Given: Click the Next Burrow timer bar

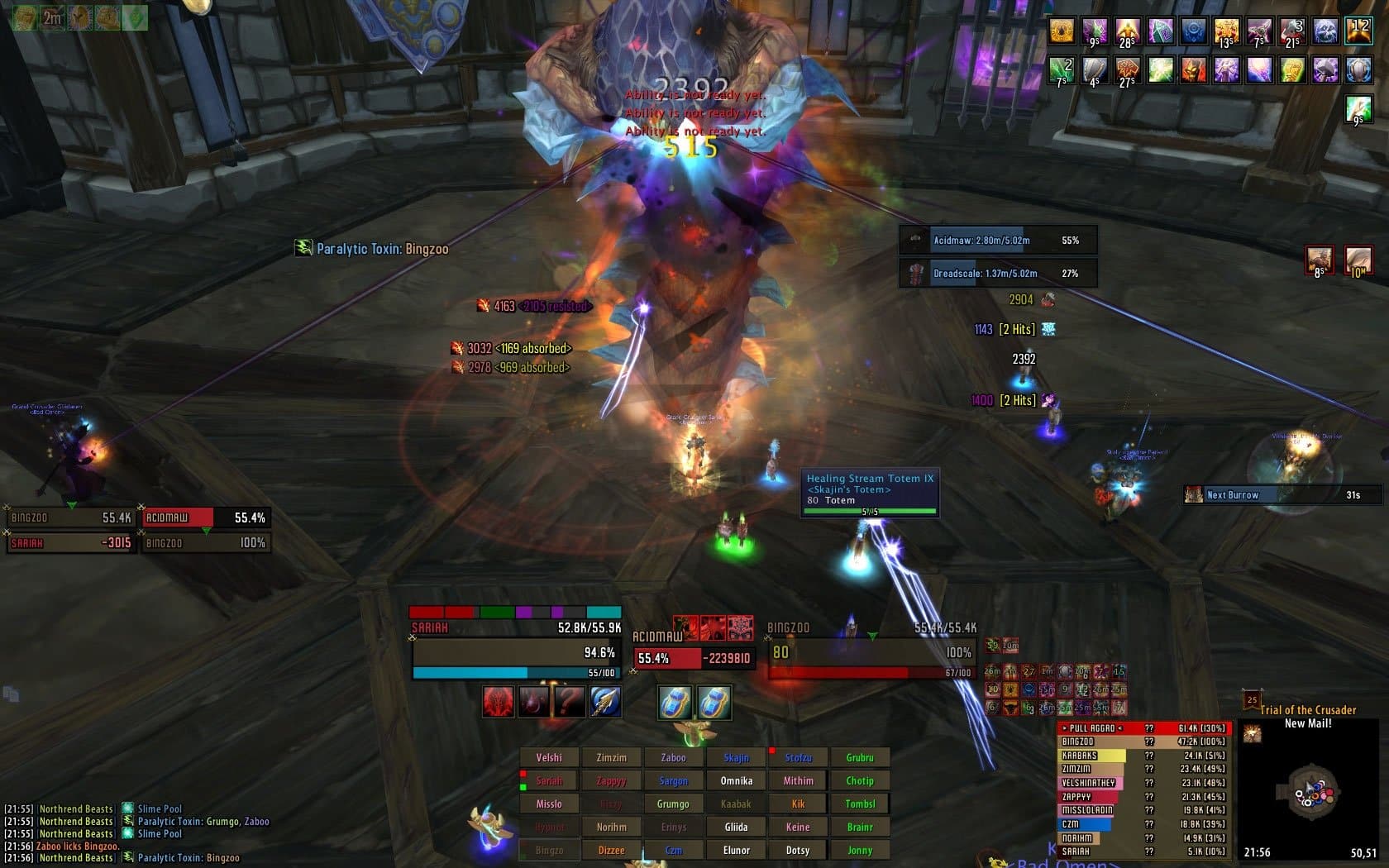Looking at the screenshot, I should point(1280,494).
